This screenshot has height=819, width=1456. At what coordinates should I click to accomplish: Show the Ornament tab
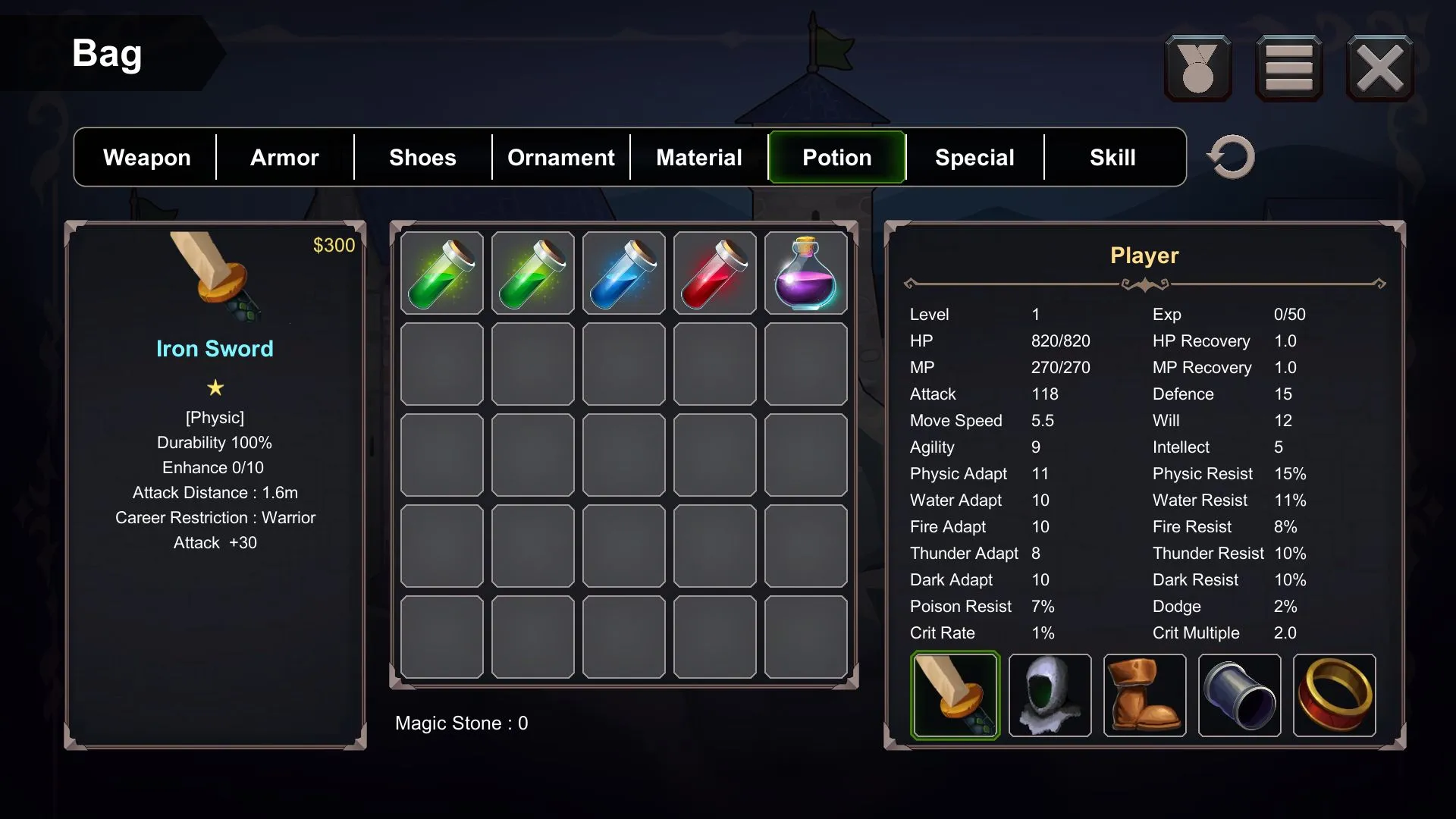[560, 157]
